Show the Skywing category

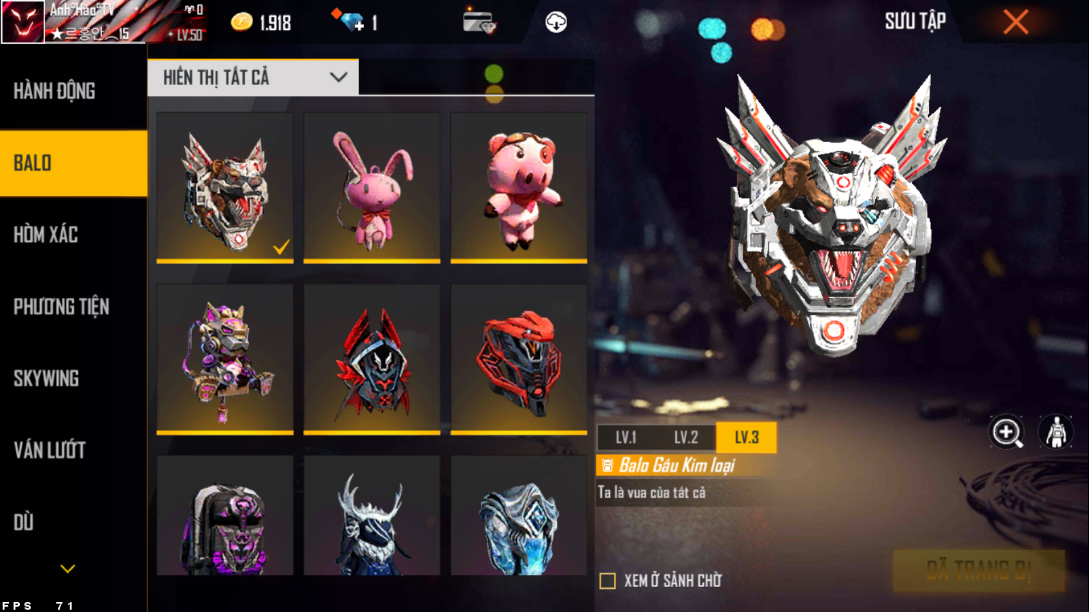point(46,379)
